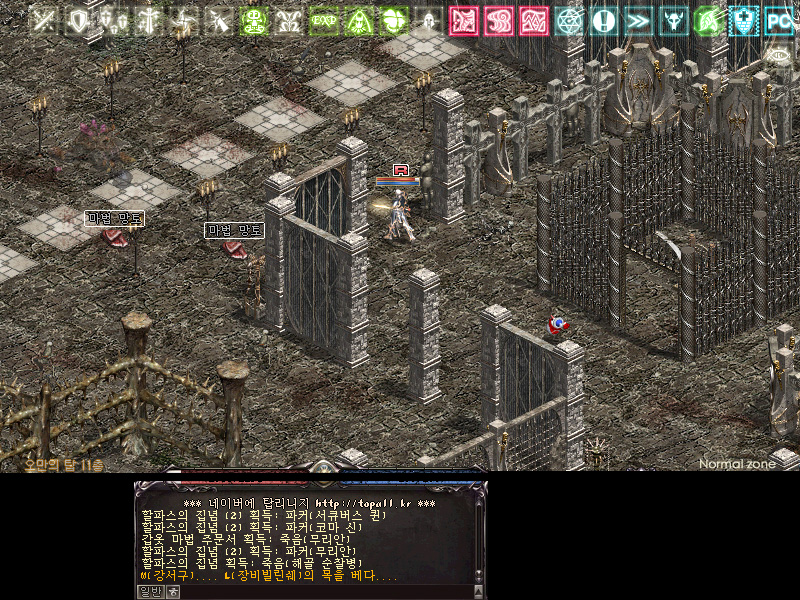Activate the double chevron haste icon
The image size is (800, 600).
click(639, 20)
